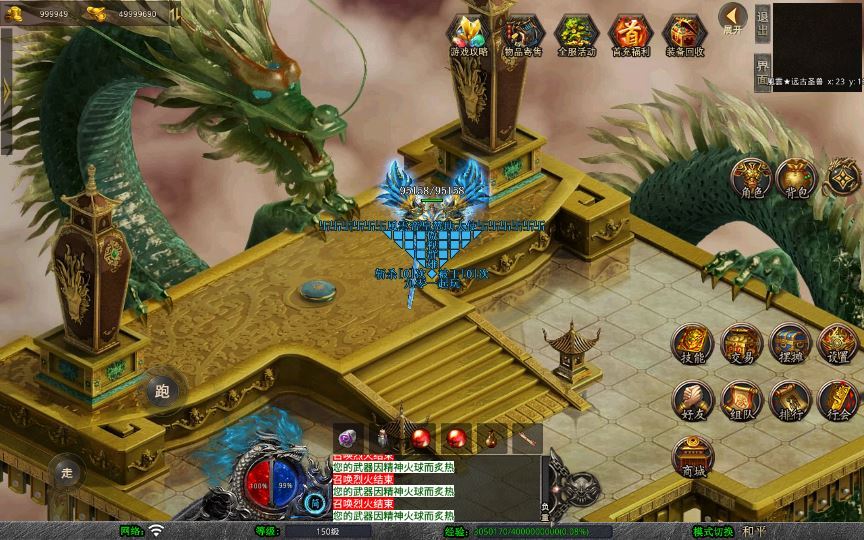Open the 摆摊 stall menu
Screen dimensions: 864x540
click(789, 343)
